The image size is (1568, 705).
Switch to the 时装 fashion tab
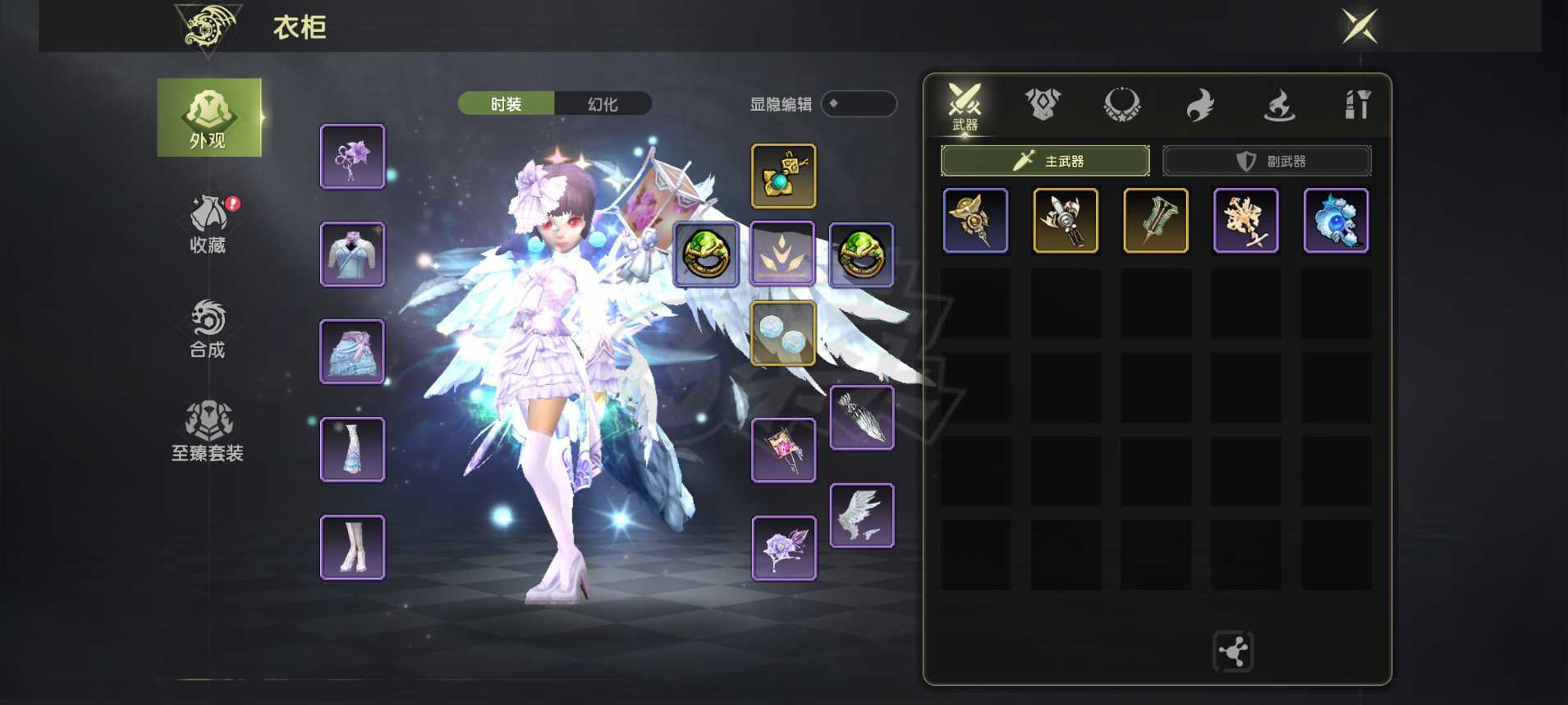click(x=506, y=104)
